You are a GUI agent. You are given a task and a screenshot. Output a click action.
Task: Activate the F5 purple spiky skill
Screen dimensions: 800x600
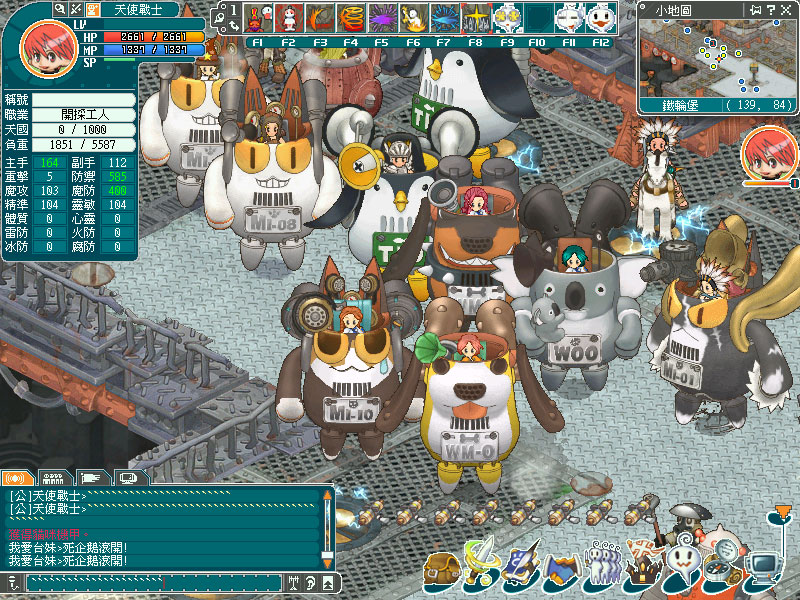click(382, 17)
